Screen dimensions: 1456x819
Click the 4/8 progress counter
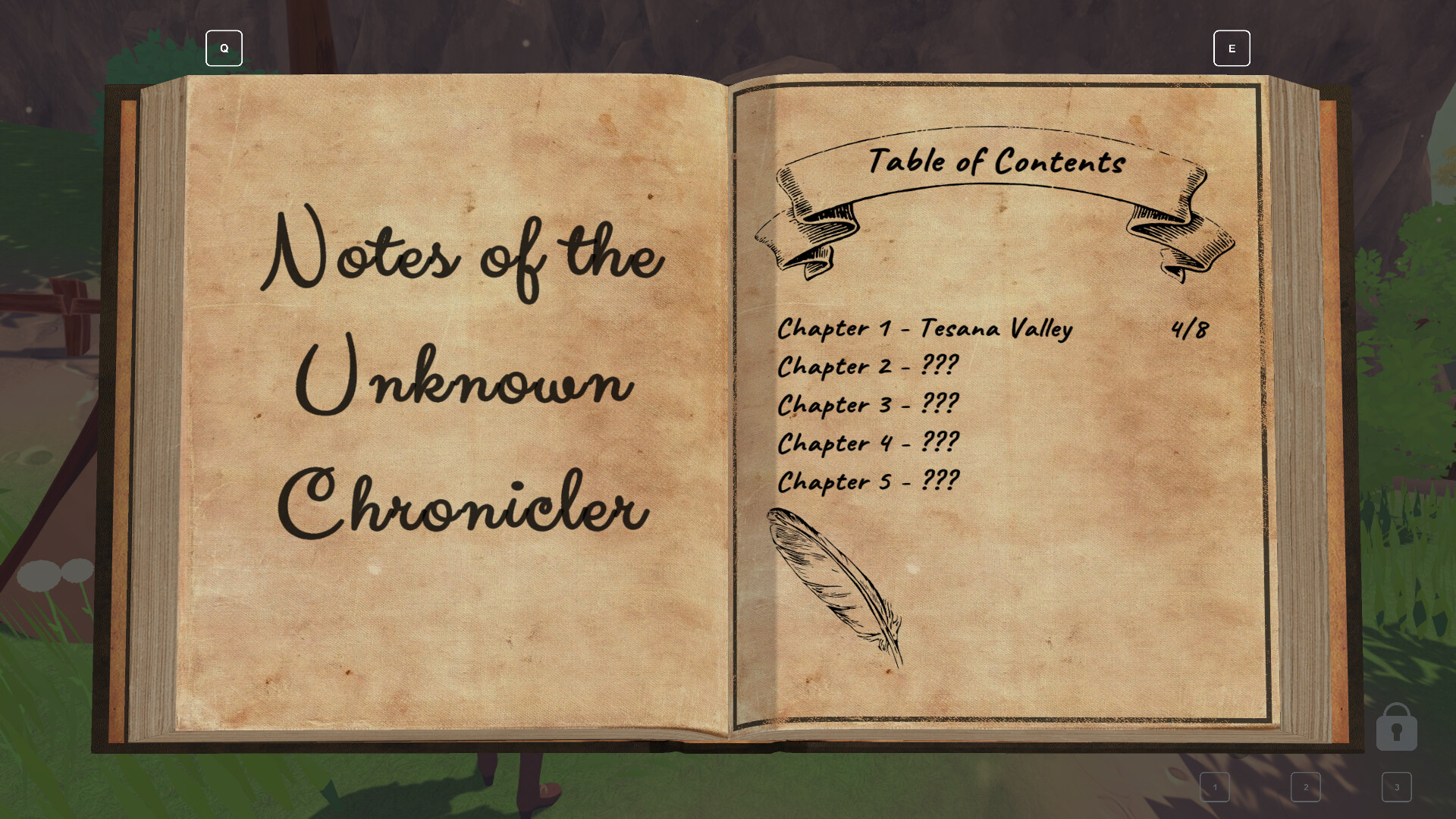pyautogui.click(x=1191, y=328)
